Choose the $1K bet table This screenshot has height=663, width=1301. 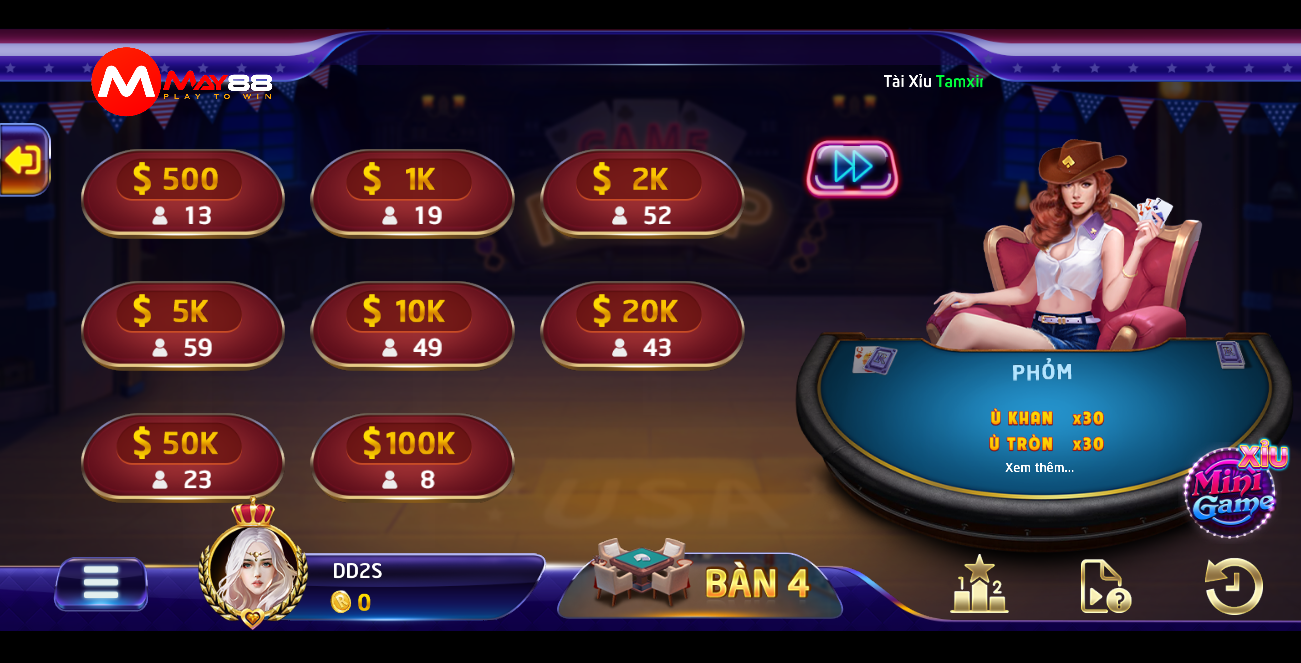coord(412,194)
